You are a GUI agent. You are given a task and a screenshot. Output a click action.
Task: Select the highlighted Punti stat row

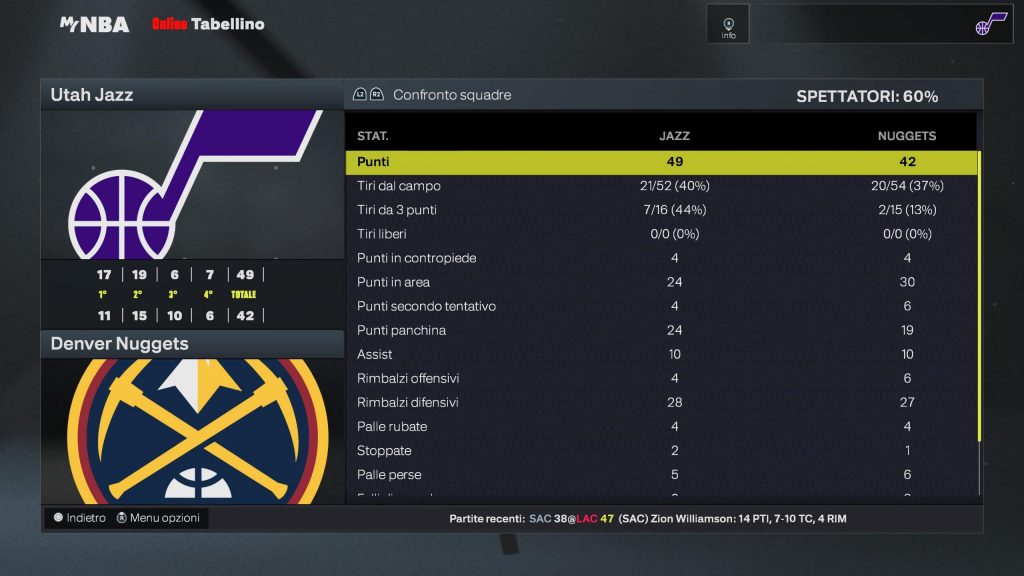coord(660,162)
